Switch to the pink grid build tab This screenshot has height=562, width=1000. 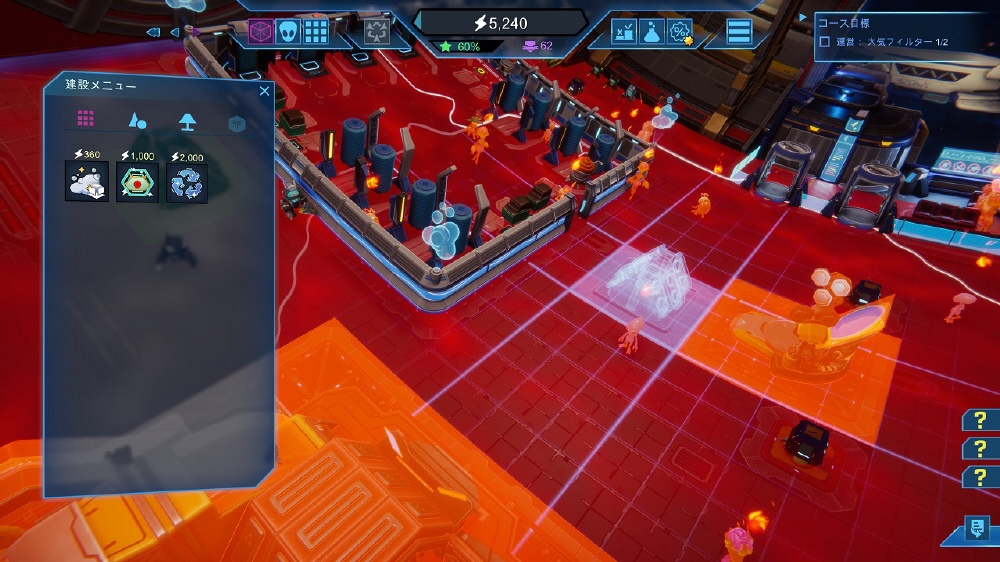tap(85, 119)
